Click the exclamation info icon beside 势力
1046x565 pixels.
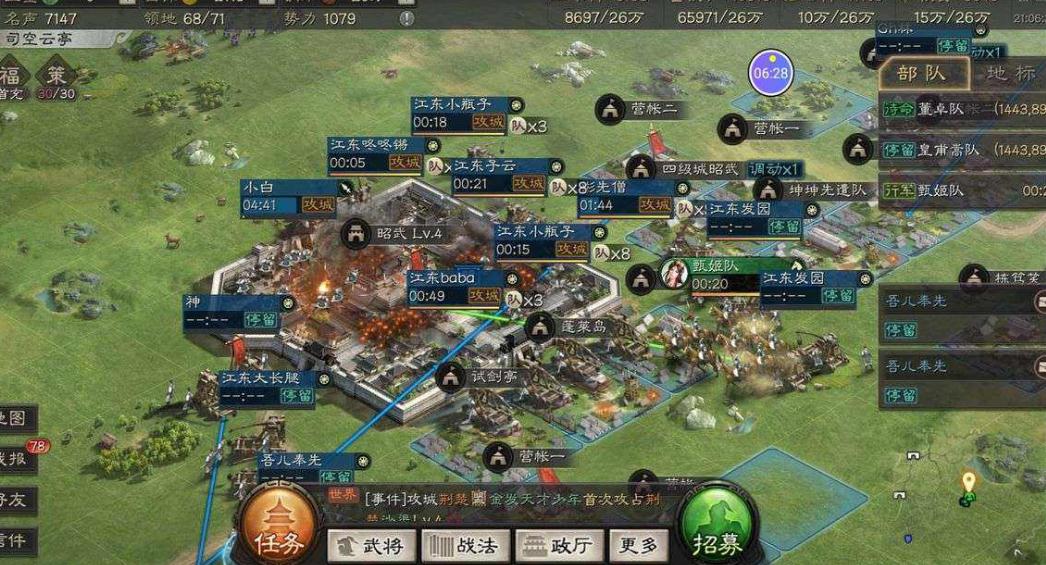[406, 19]
